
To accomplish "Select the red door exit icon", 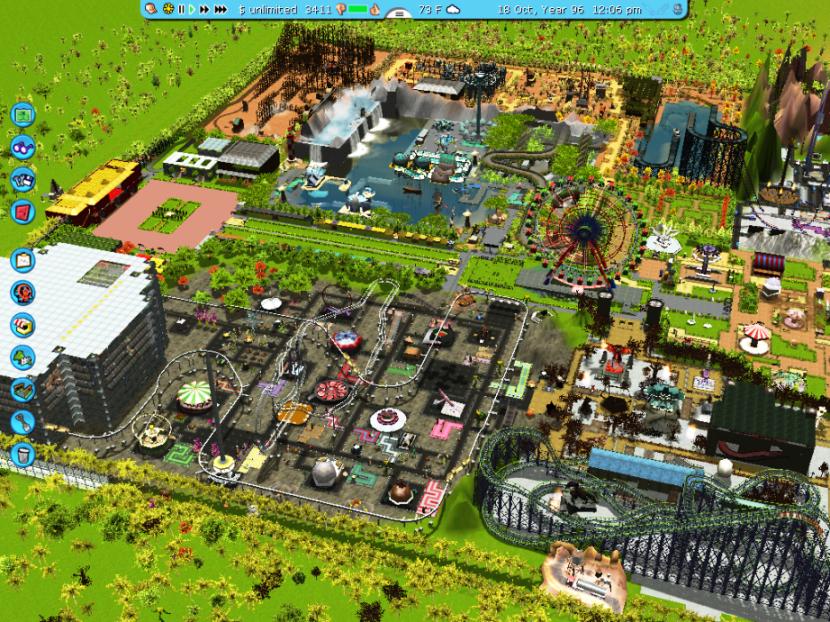I will [22, 212].
